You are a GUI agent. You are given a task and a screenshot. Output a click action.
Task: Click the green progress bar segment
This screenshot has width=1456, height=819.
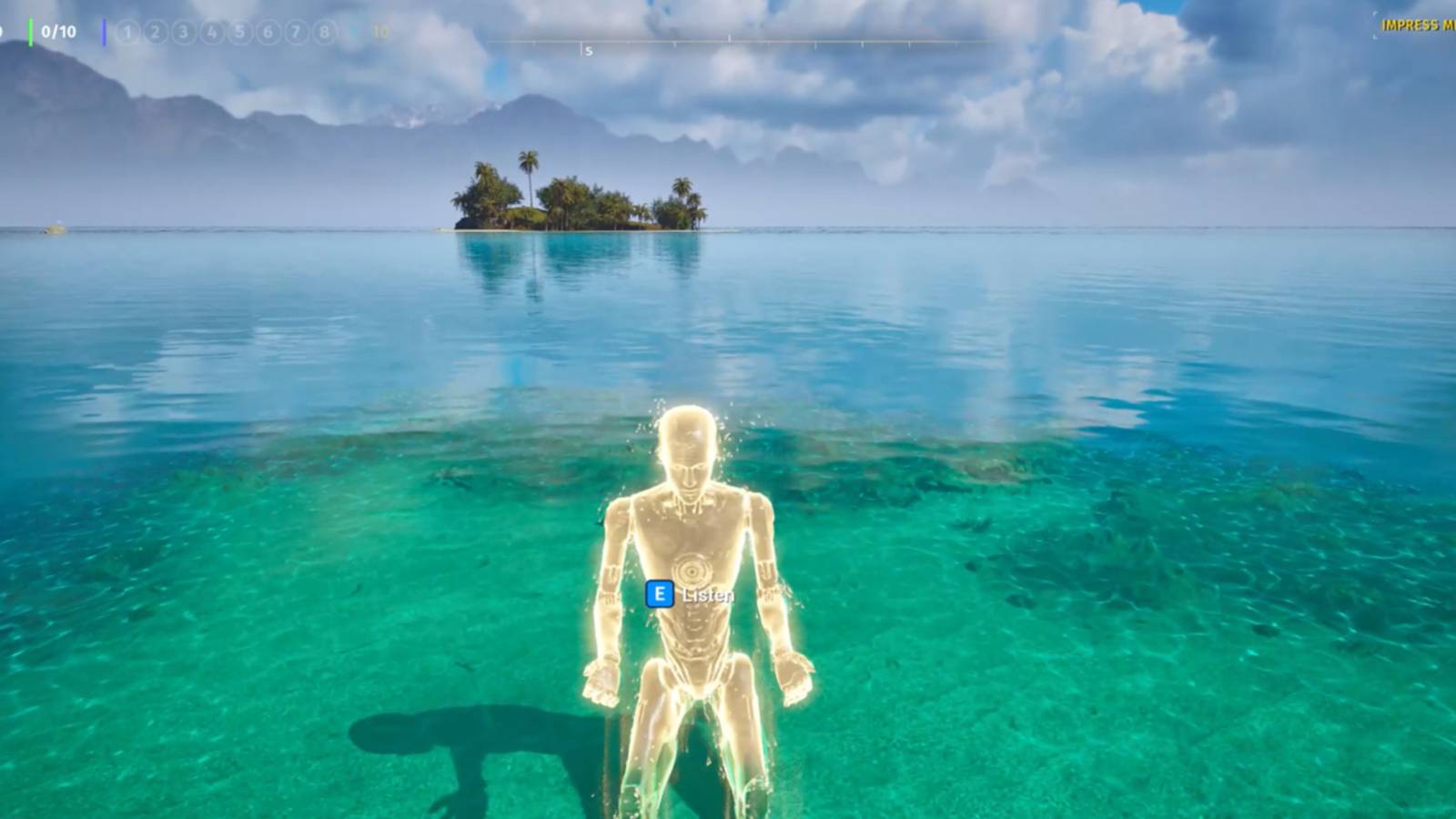point(30,31)
